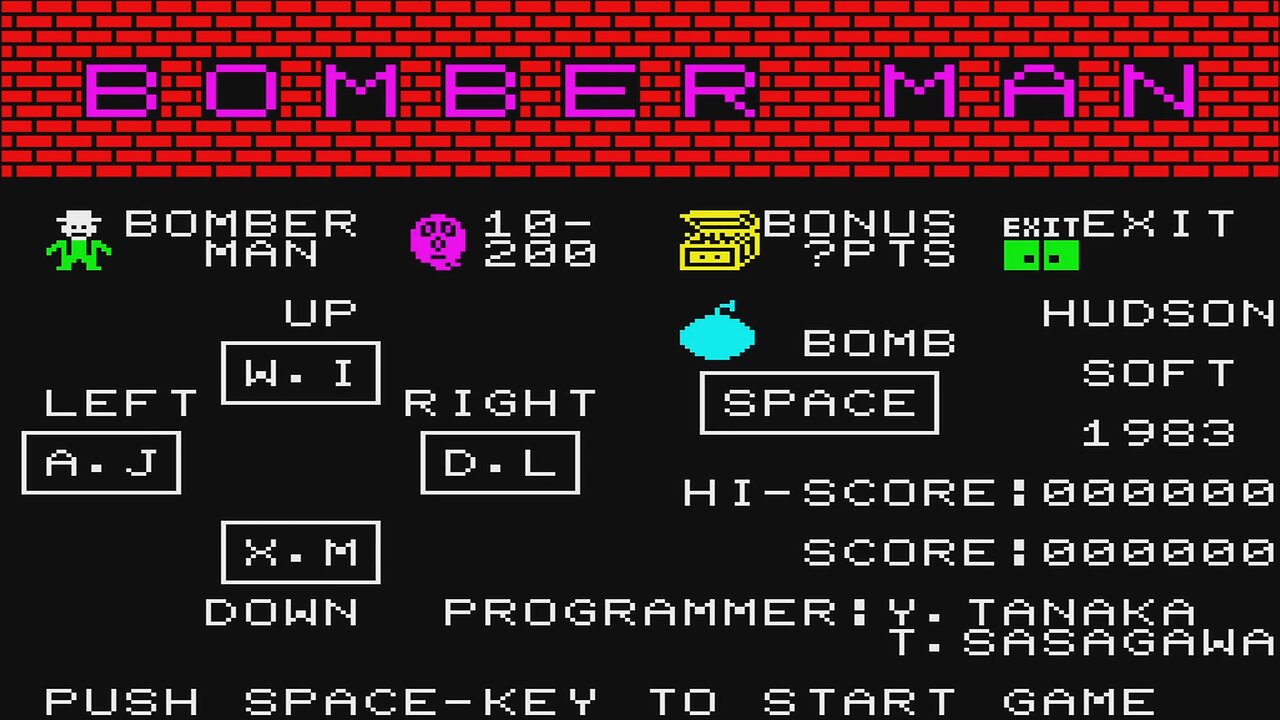Click the Bomberman character sprite
The image size is (1280, 720).
78,240
